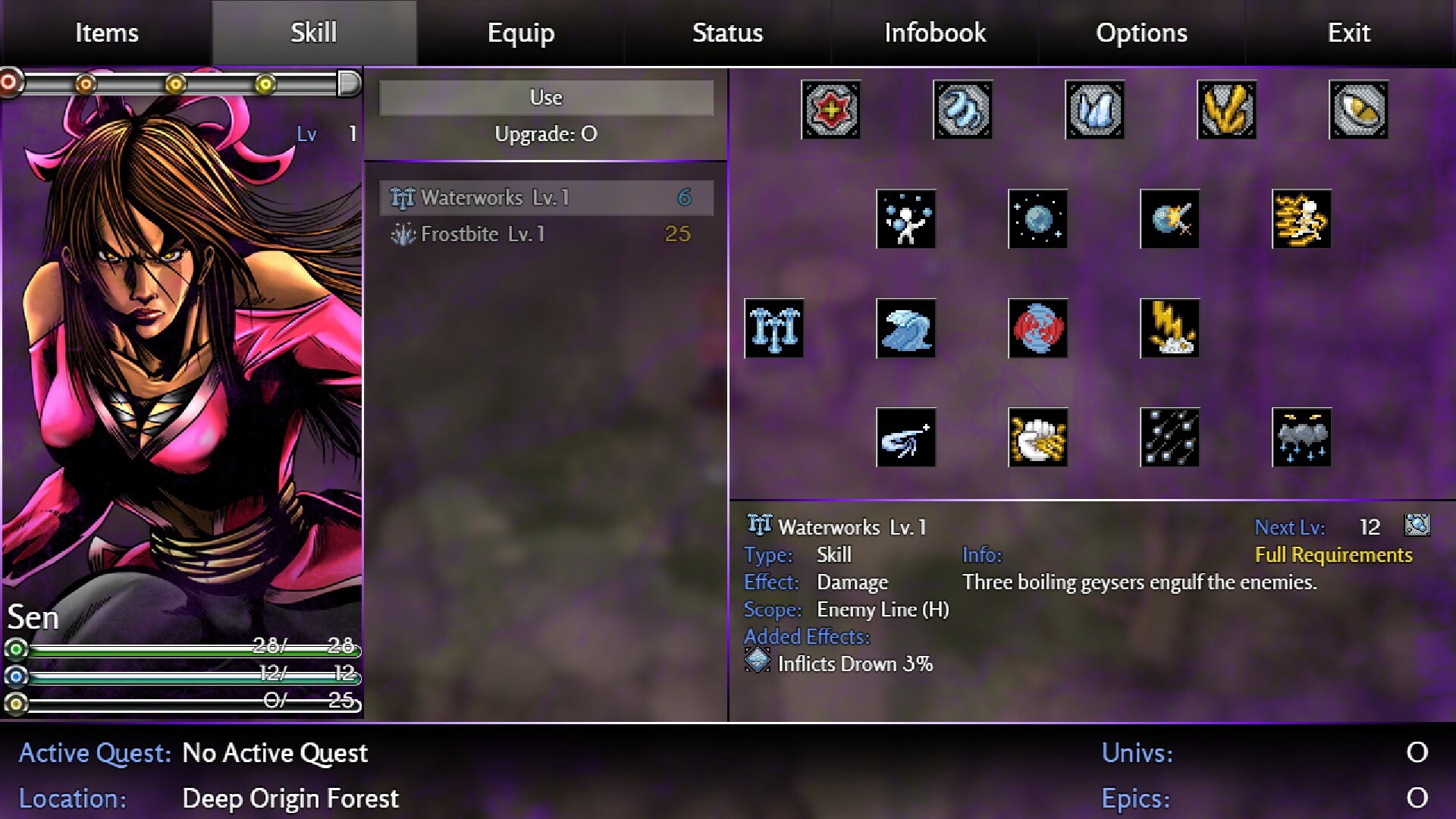This screenshot has width=1456, height=819.
Task: Click the Use button
Action: (x=547, y=97)
